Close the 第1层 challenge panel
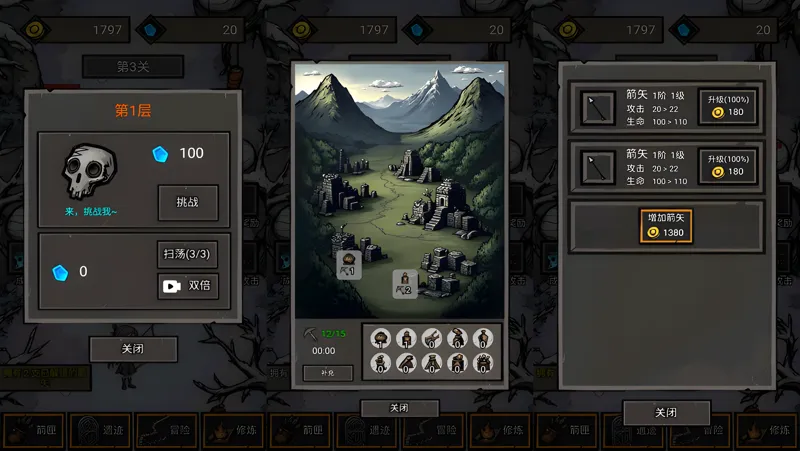800x451 pixels. click(x=133, y=349)
